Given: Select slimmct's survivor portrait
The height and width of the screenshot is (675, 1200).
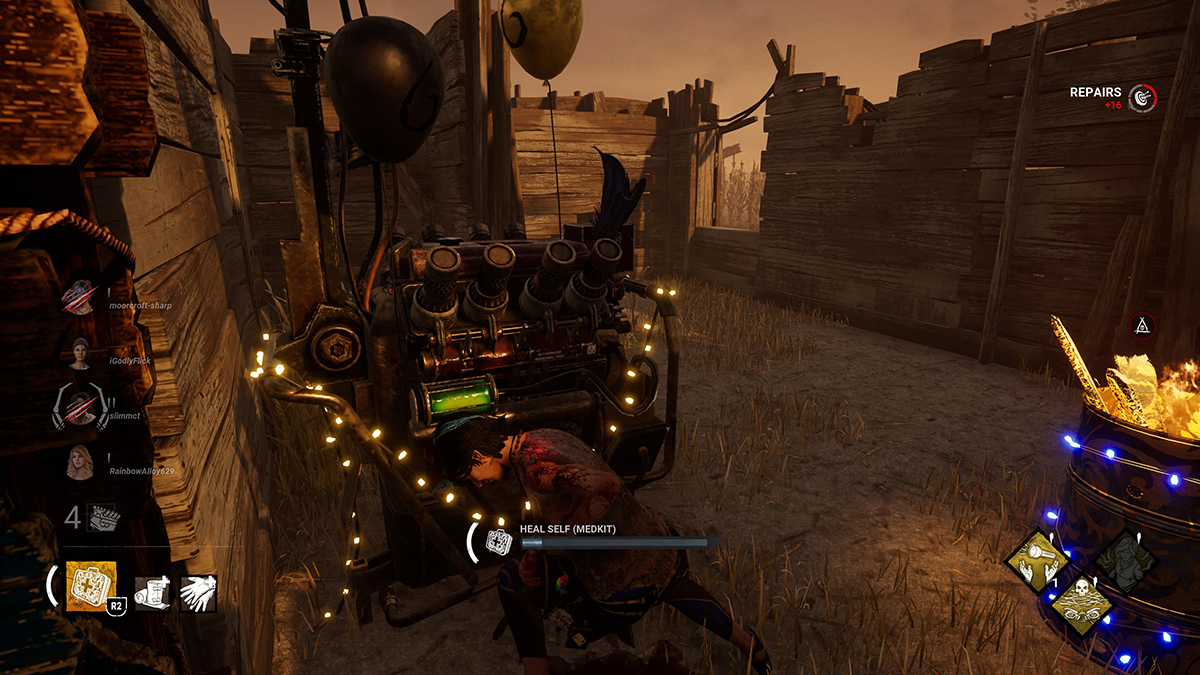Looking at the screenshot, I should [79, 408].
